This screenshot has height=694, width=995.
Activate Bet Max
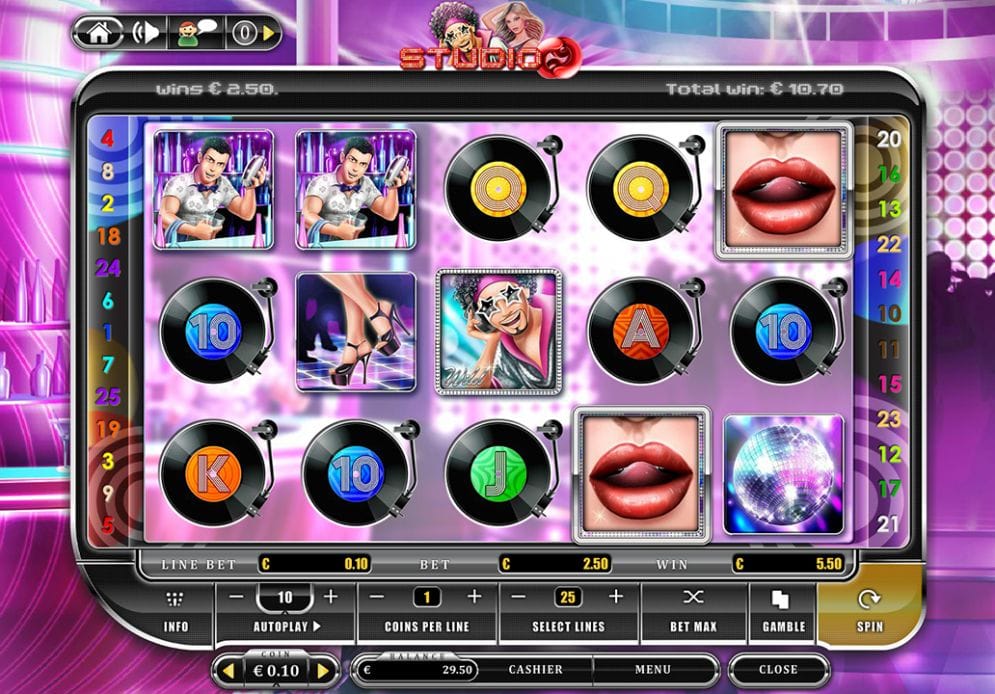click(694, 610)
